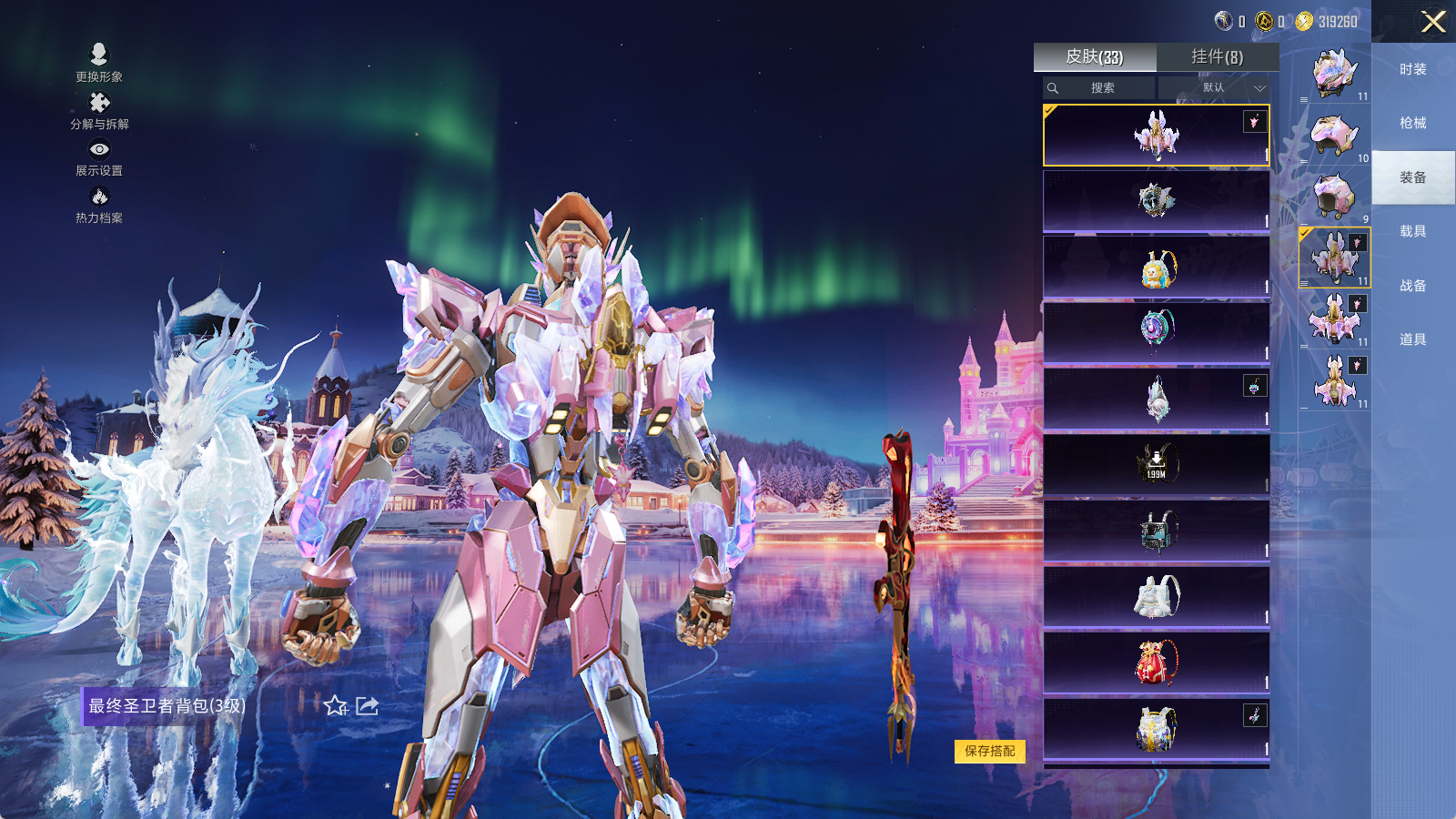Favorite the backpack with the star icon
This screenshot has width=1456, height=819.
(335, 706)
